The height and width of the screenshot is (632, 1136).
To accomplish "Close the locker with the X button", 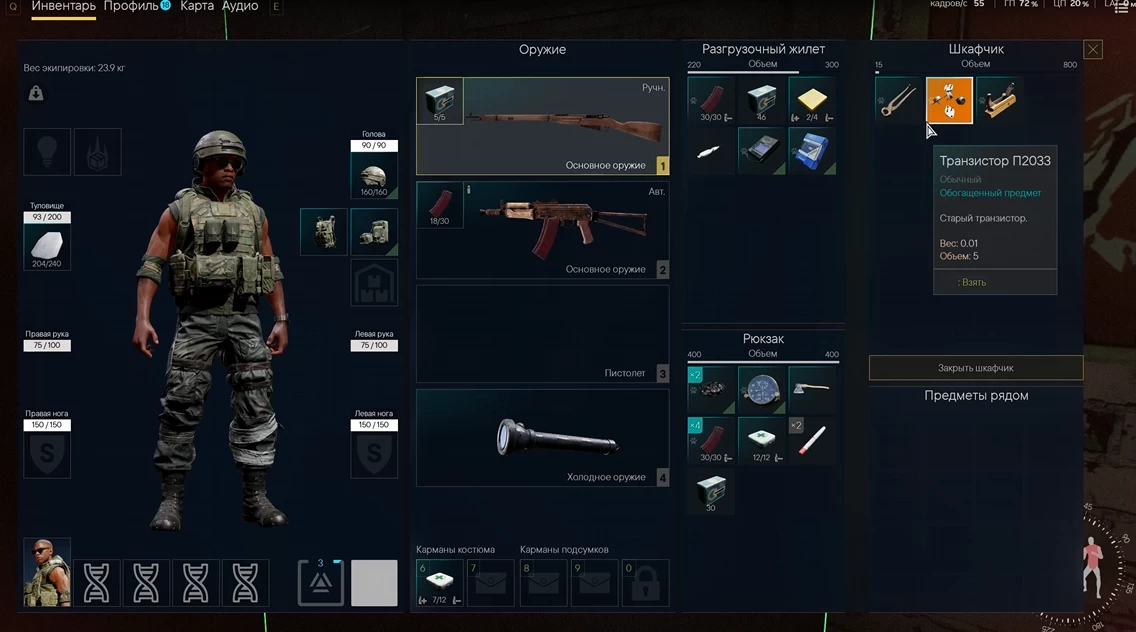I will (x=1093, y=49).
